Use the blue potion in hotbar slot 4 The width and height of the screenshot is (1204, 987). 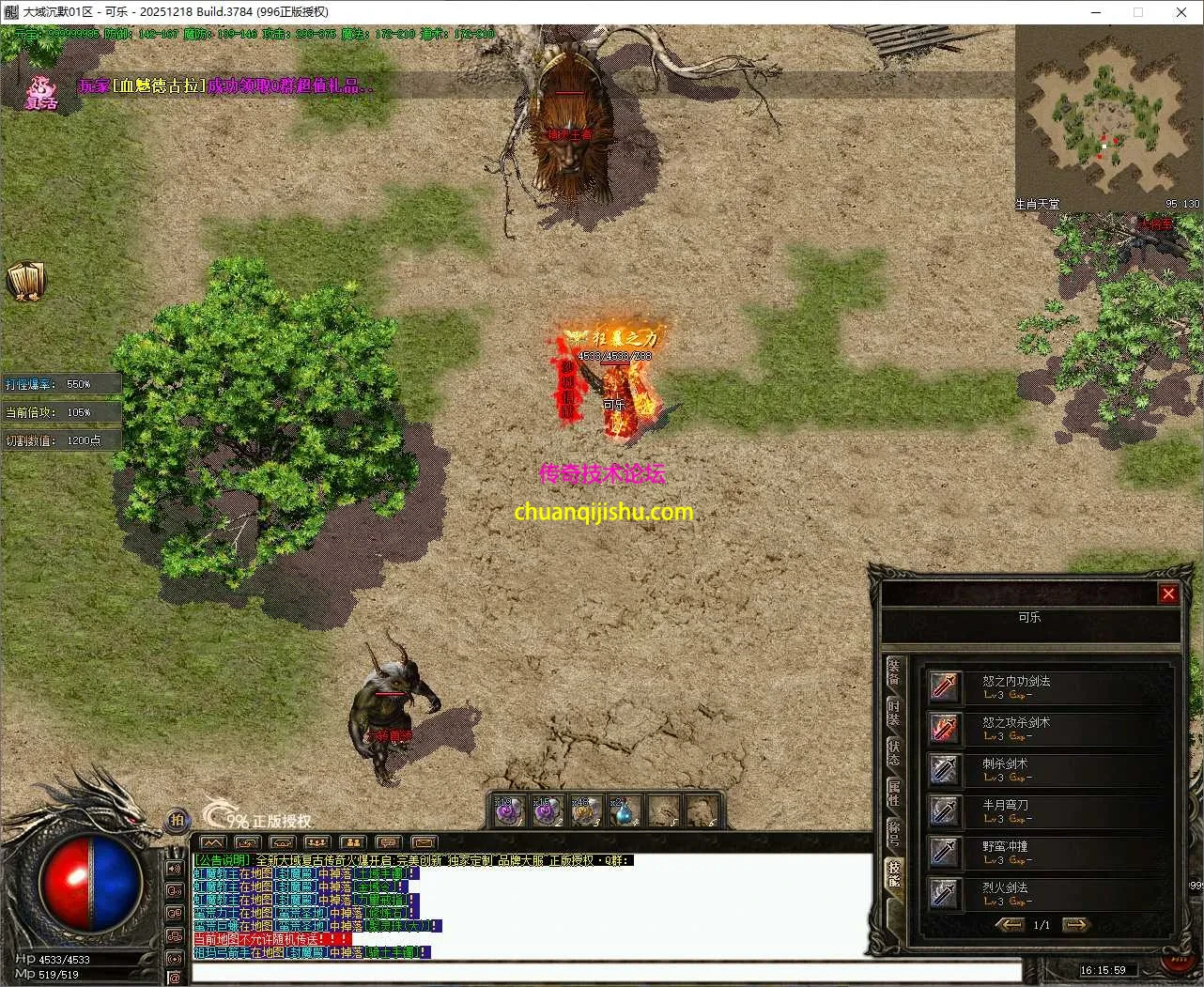[x=624, y=811]
